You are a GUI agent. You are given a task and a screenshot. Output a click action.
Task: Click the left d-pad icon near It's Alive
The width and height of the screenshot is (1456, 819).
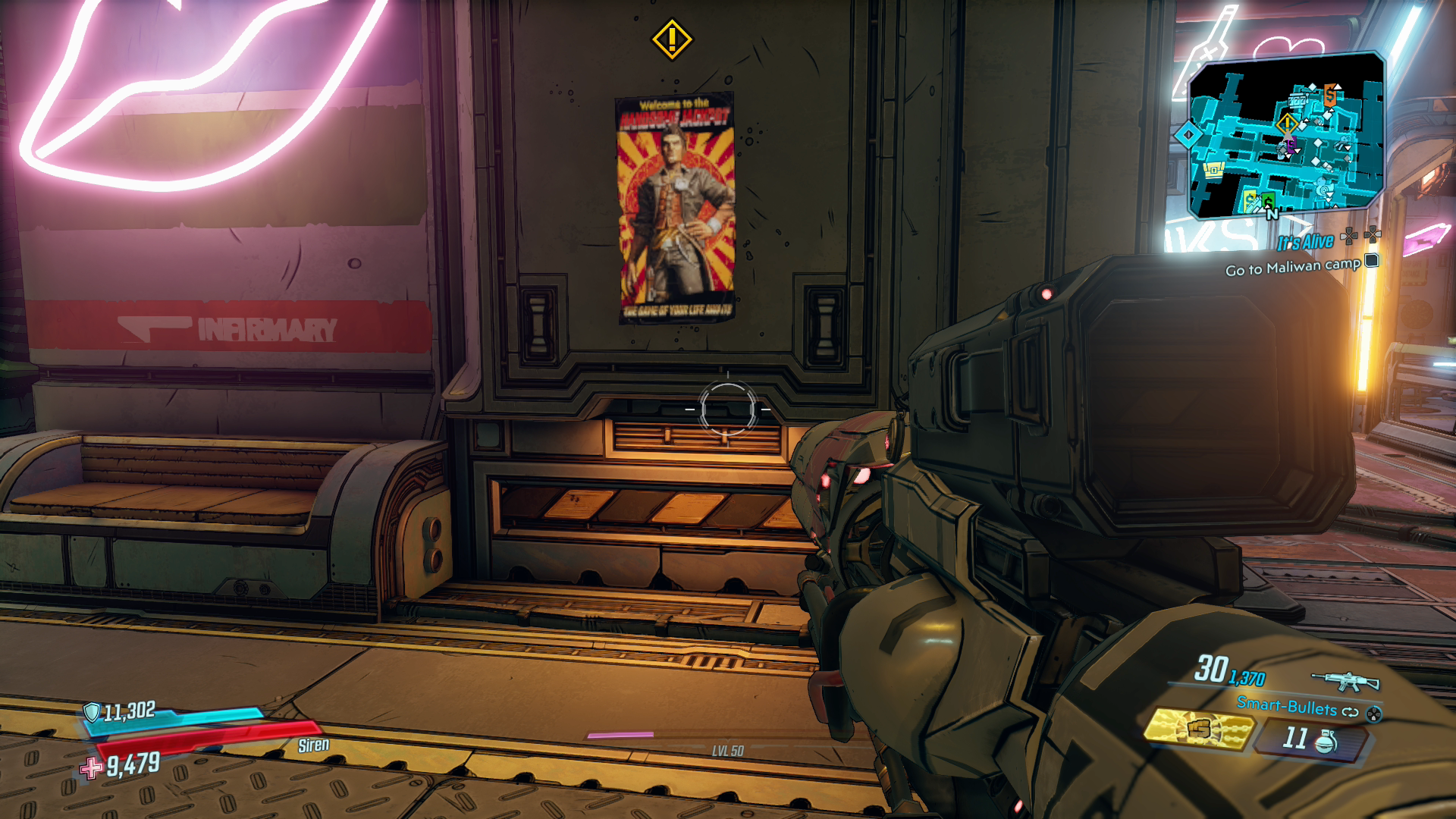point(1348,237)
